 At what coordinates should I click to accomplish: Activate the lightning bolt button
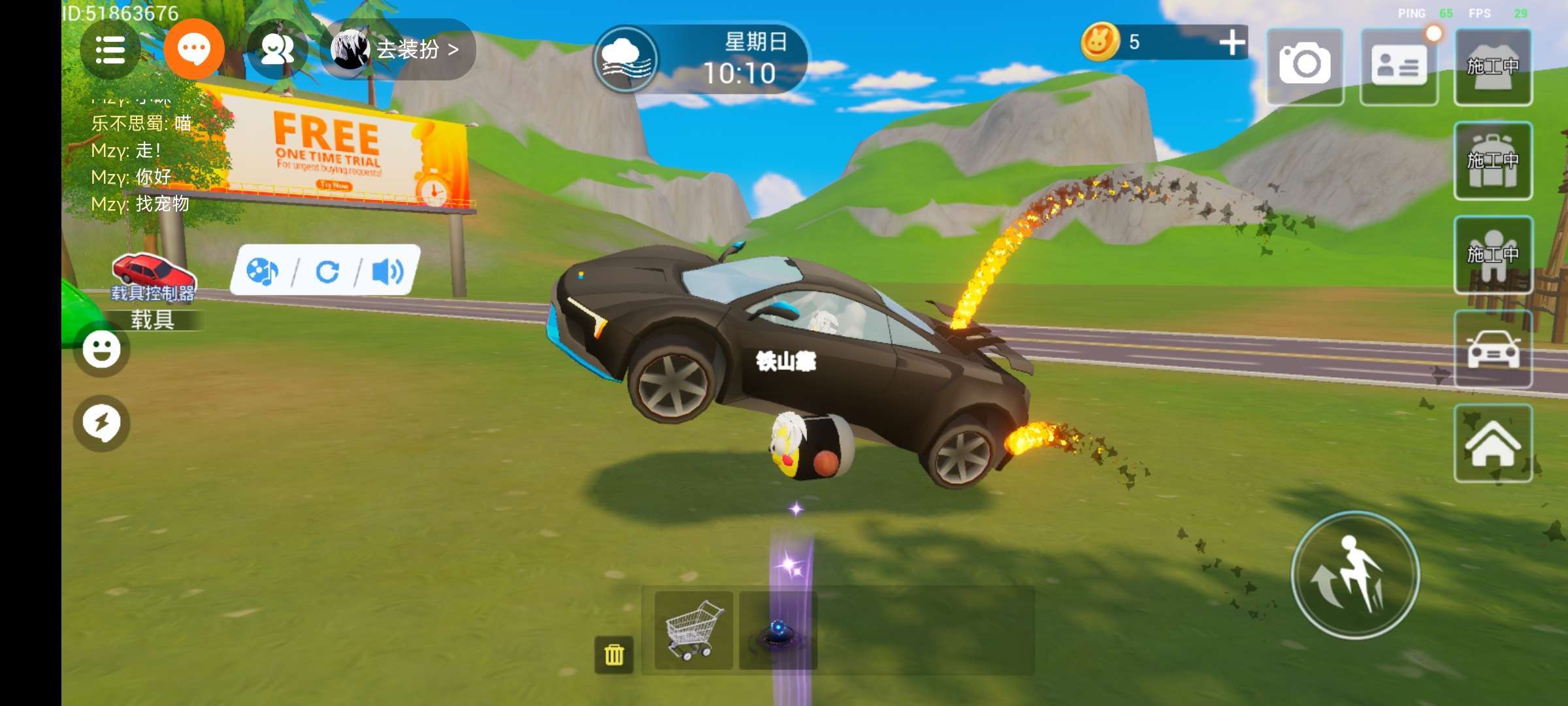click(x=102, y=423)
